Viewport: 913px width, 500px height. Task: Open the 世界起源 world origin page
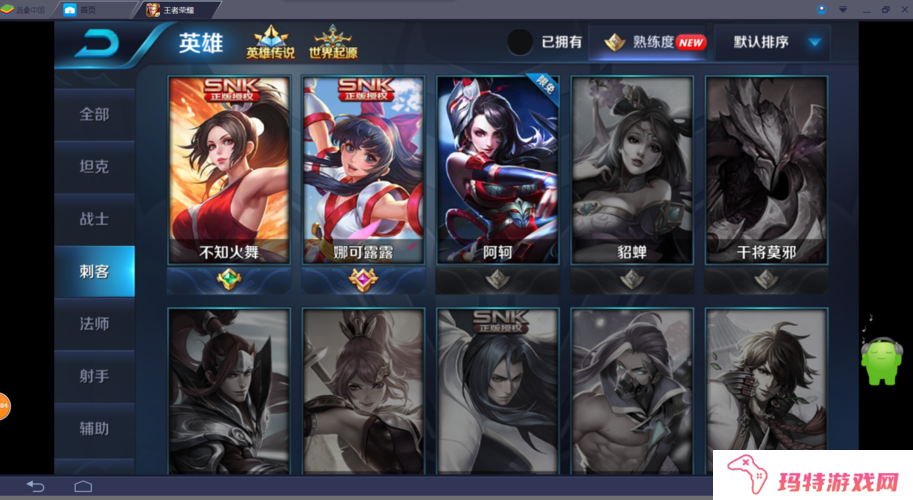point(333,43)
